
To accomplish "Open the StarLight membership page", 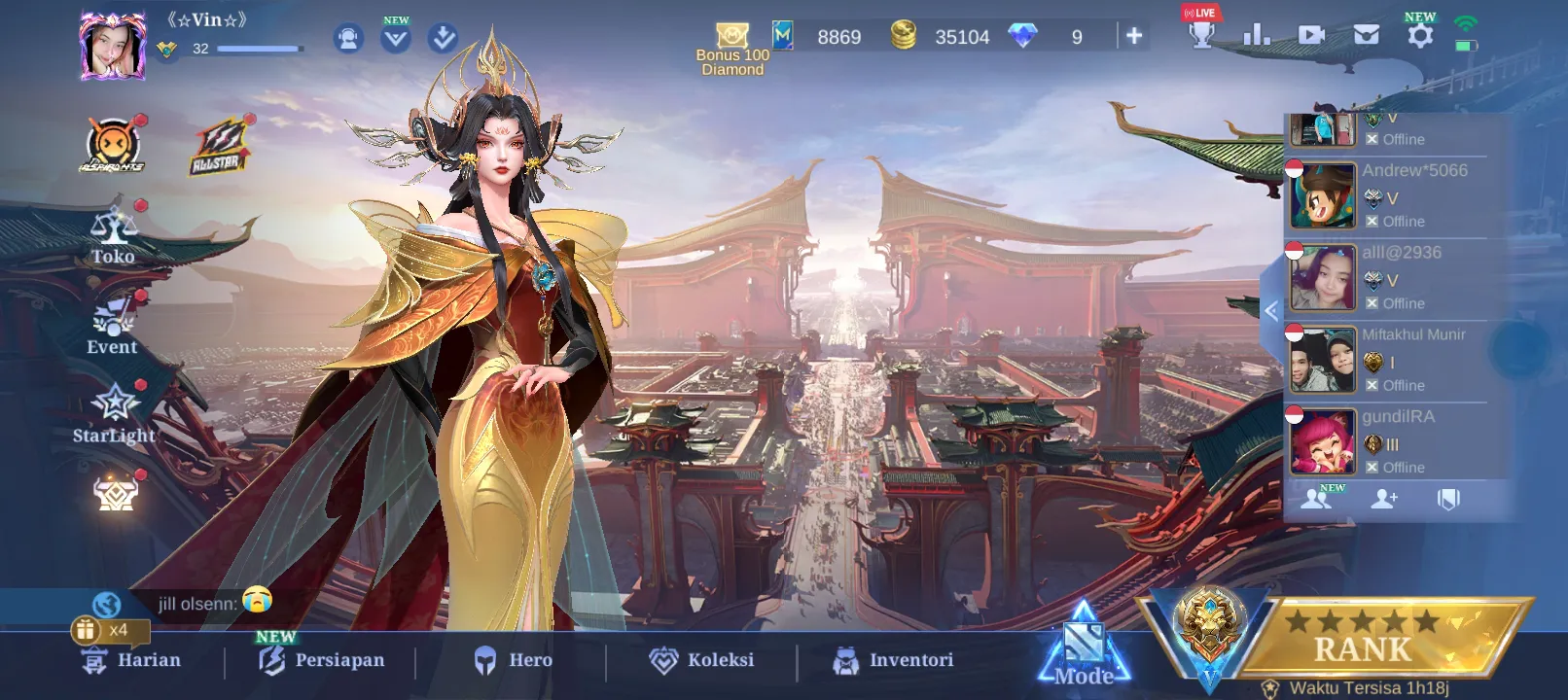I will pos(115,414).
